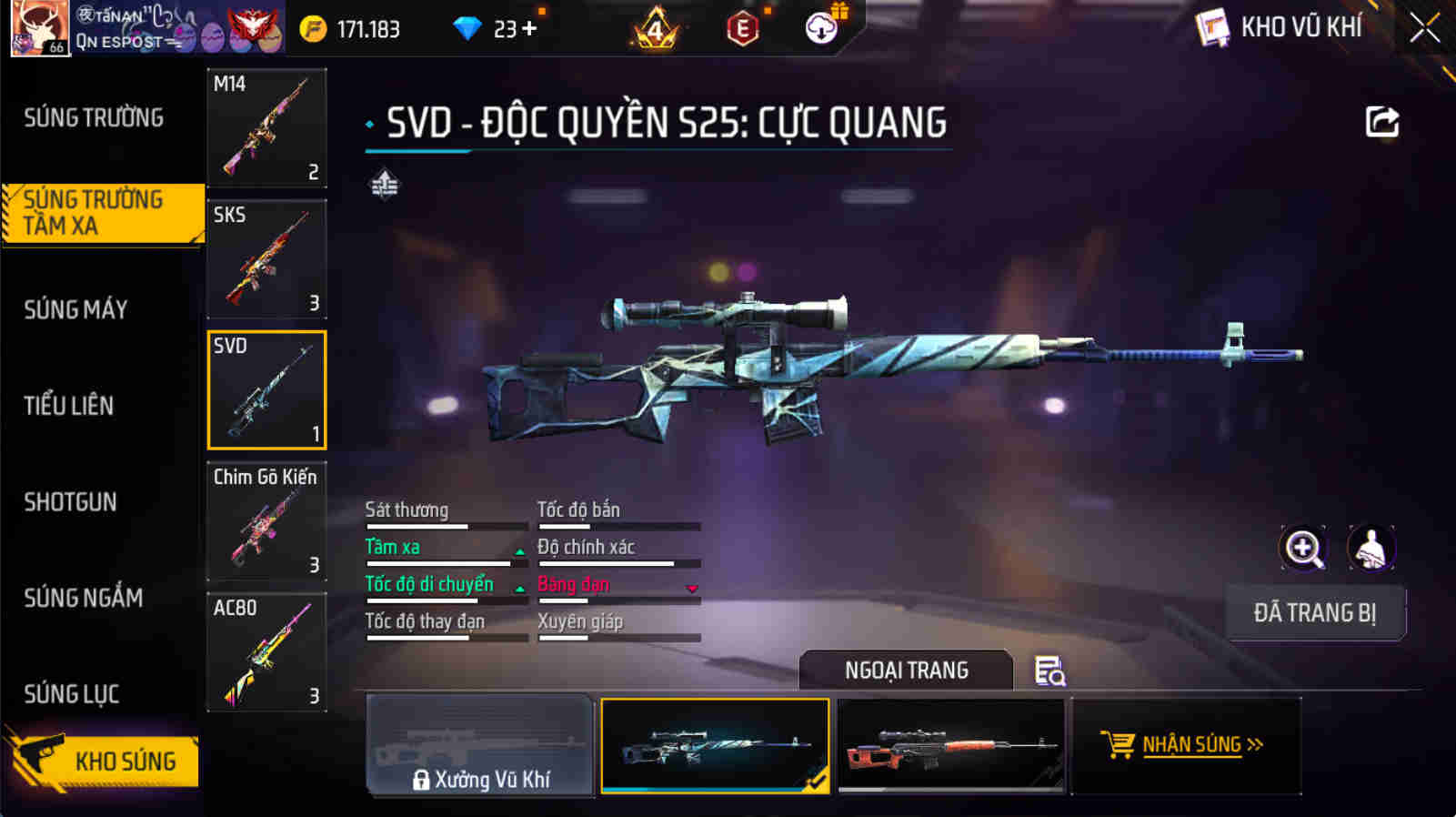Select the orange SVD skin thumbnail
This screenshot has height=817, width=1456.
pyautogui.click(x=951, y=745)
